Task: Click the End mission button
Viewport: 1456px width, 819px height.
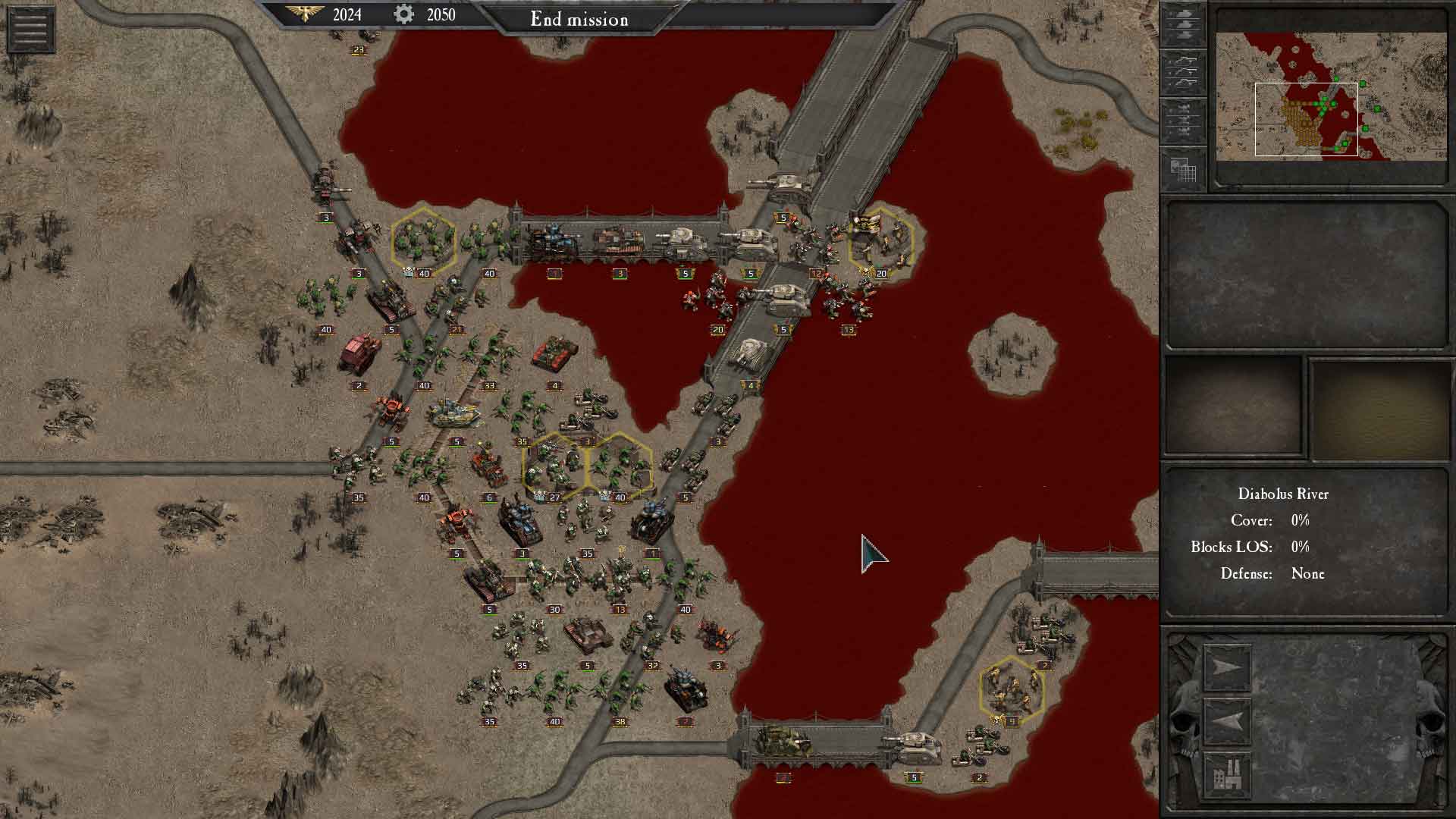Action: (x=579, y=19)
